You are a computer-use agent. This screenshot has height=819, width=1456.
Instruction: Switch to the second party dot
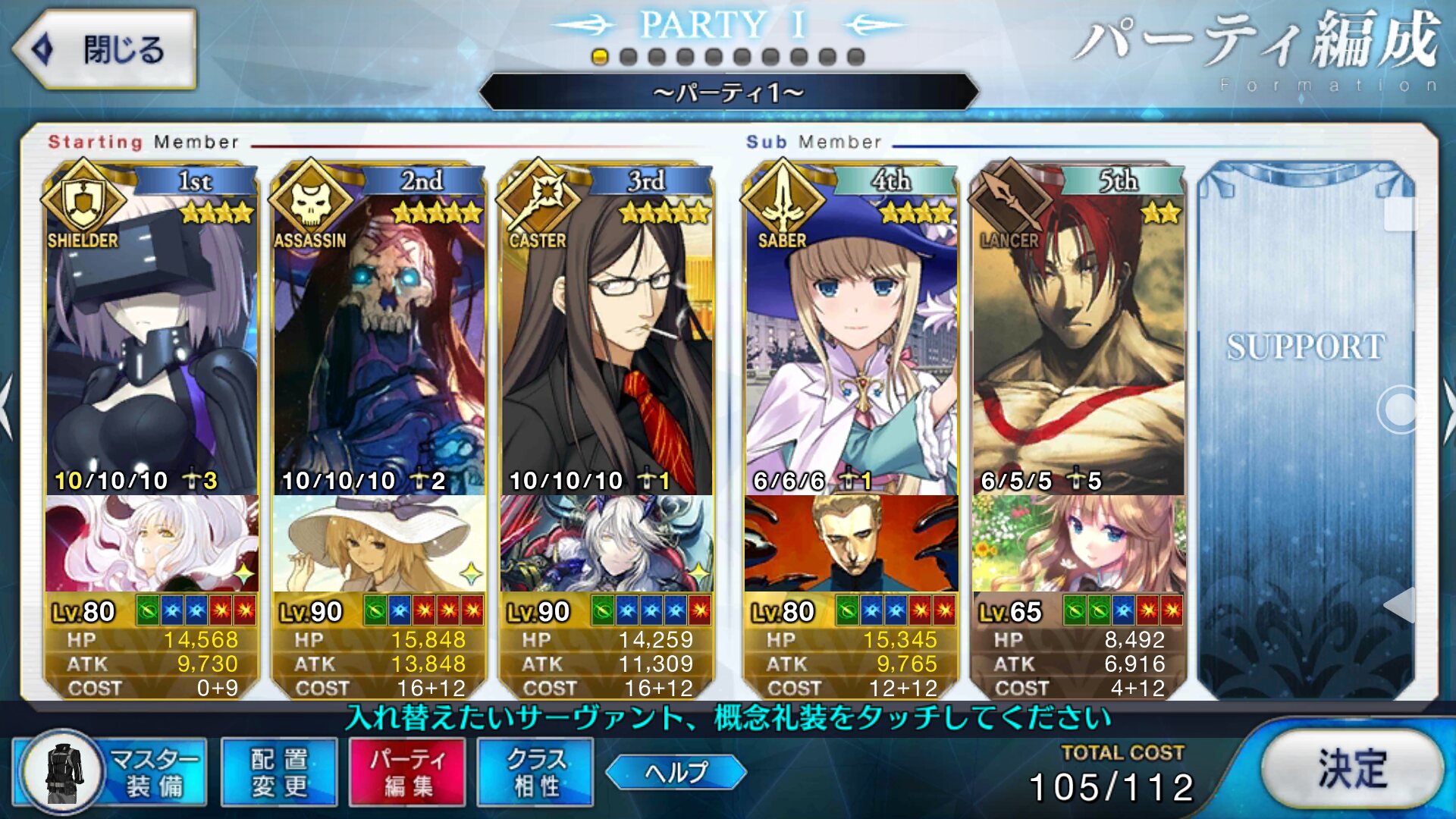628,57
